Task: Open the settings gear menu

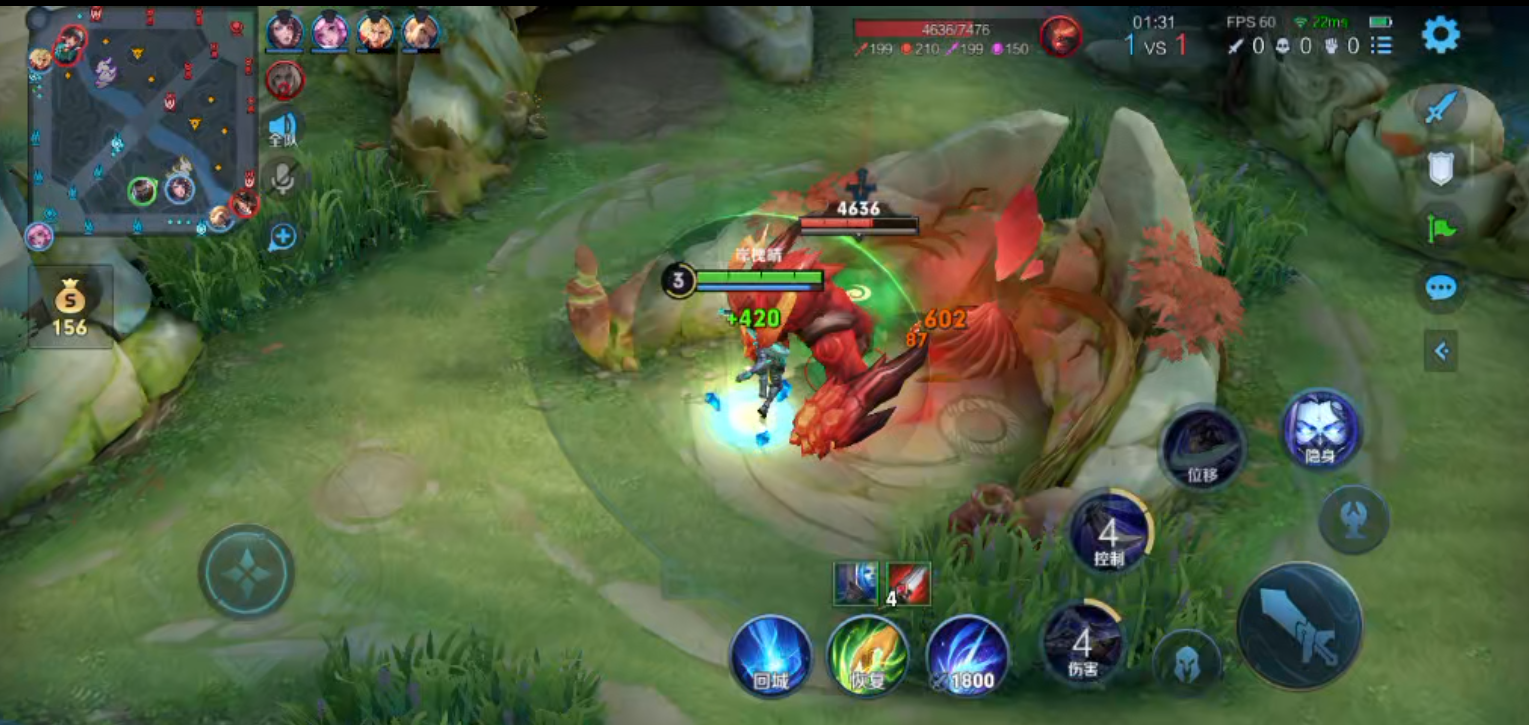Action: (1440, 35)
